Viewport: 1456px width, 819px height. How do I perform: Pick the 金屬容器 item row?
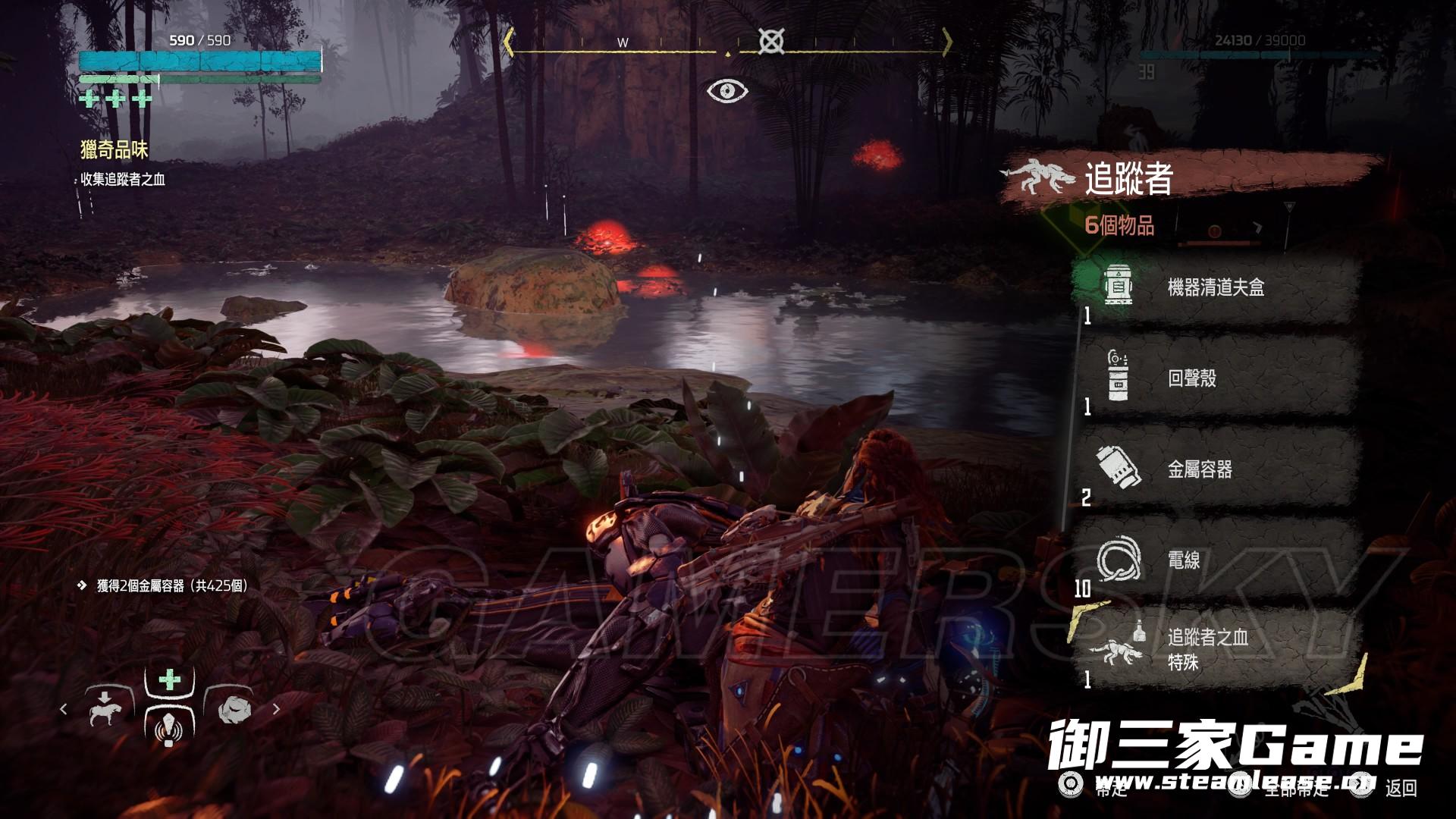click(x=1215, y=469)
